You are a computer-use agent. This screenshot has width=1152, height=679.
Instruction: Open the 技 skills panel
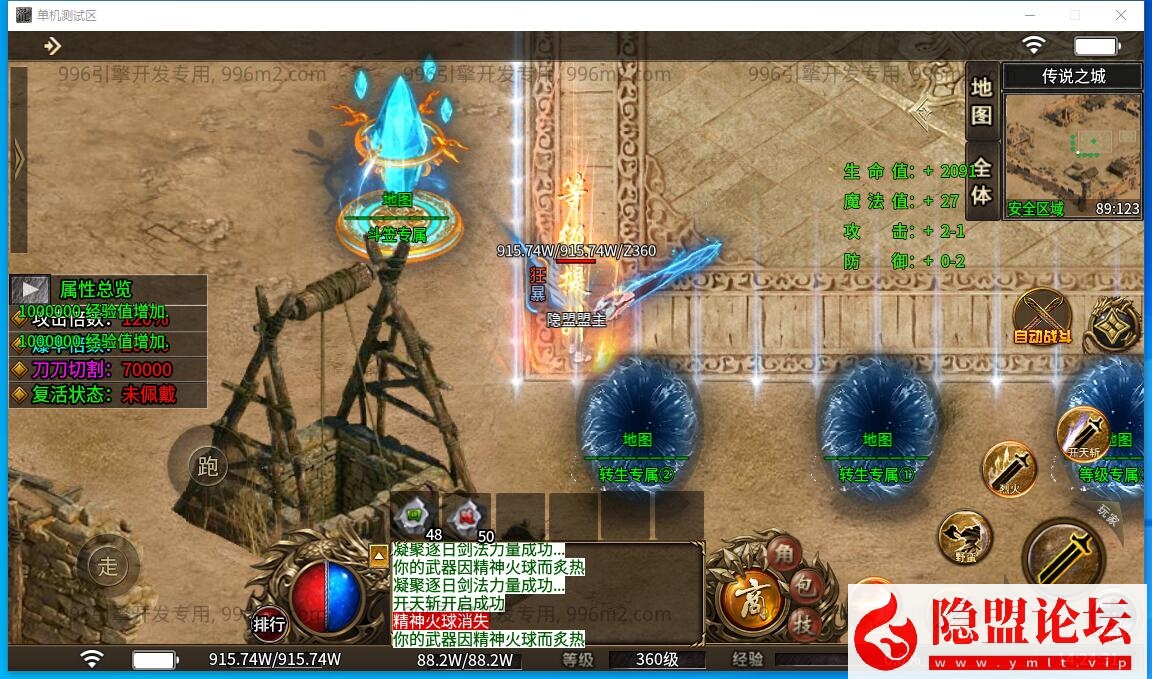803,622
